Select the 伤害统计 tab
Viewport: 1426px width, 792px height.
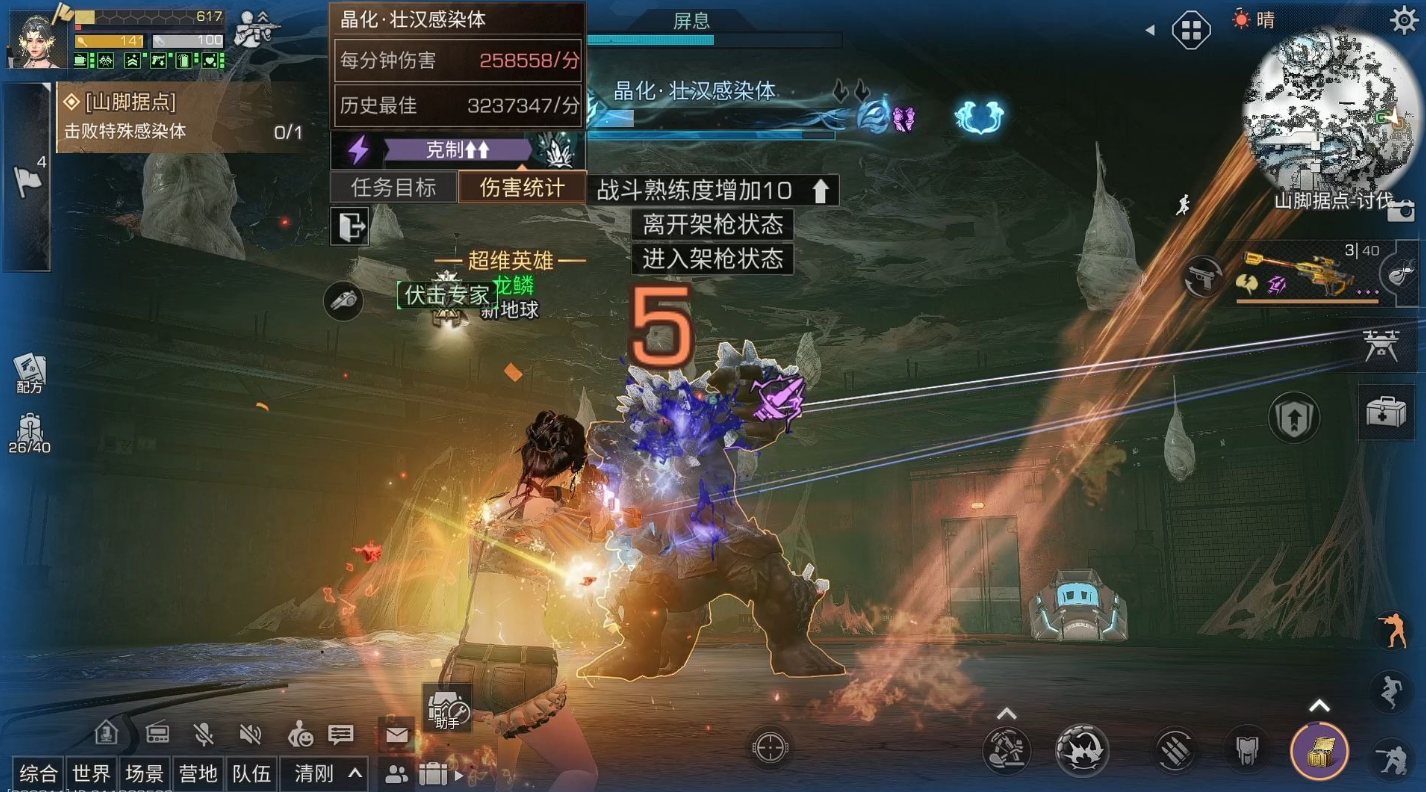click(521, 187)
